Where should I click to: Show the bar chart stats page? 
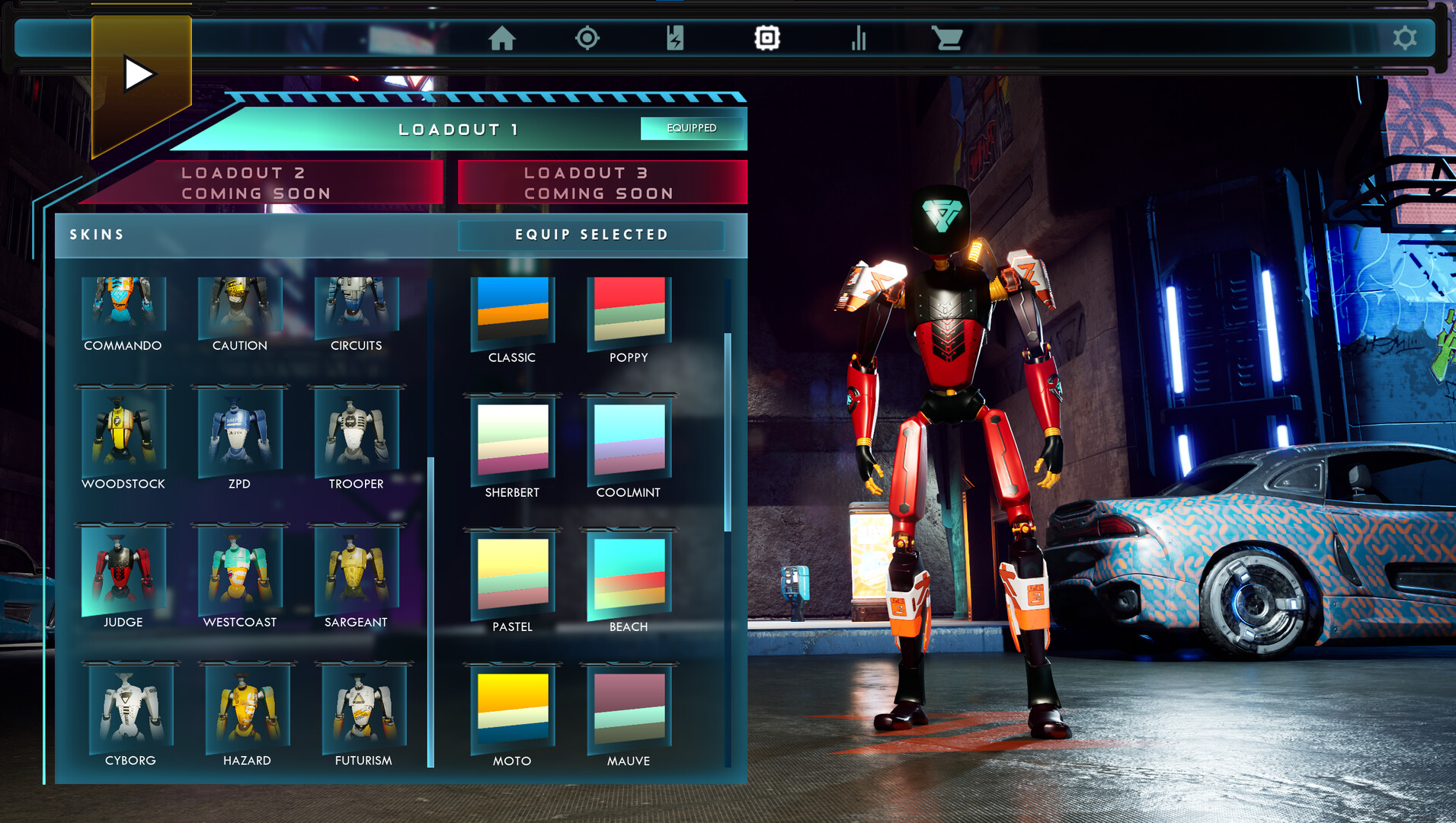[859, 38]
